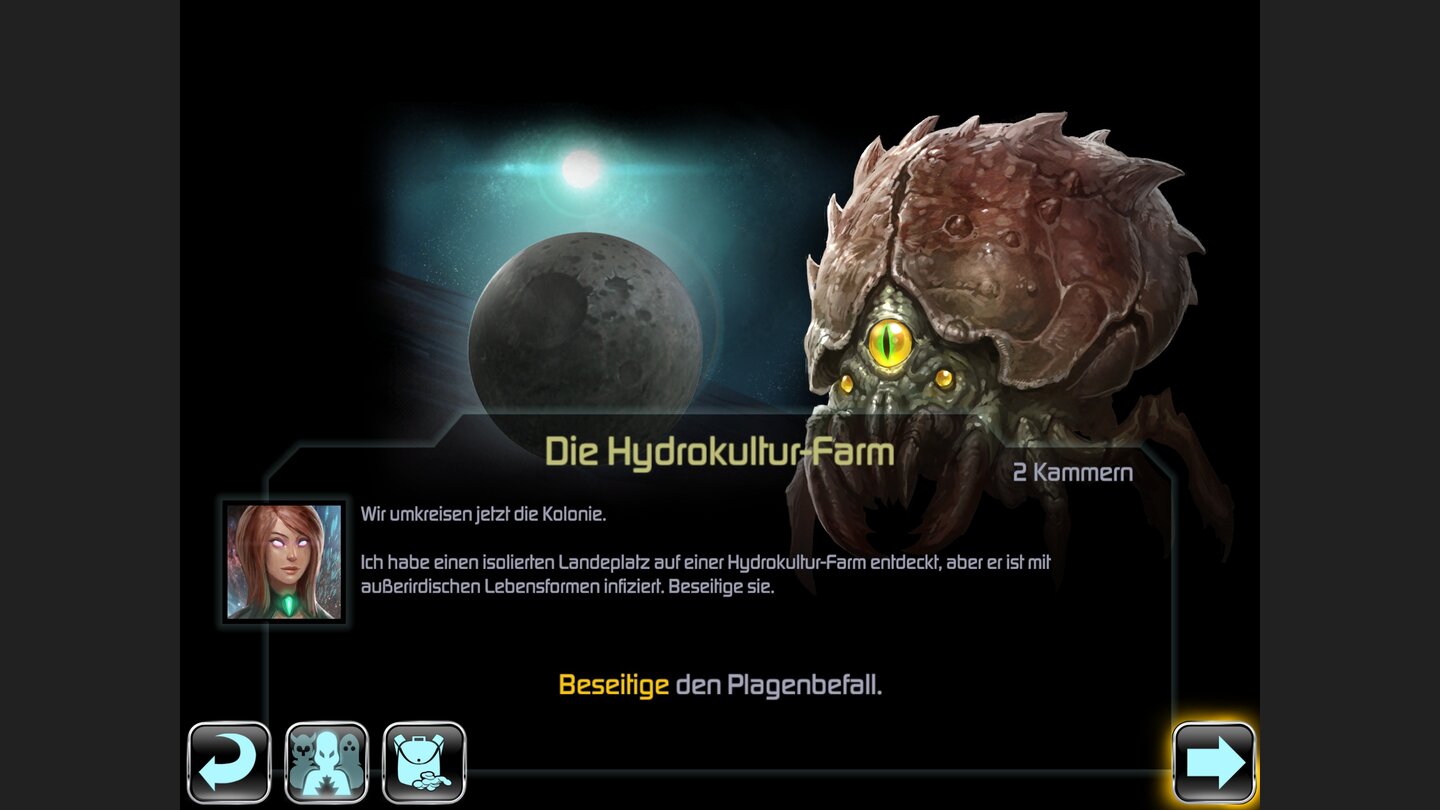Select the curved back arrow icon
1440x810 pixels.
[x=230, y=762]
